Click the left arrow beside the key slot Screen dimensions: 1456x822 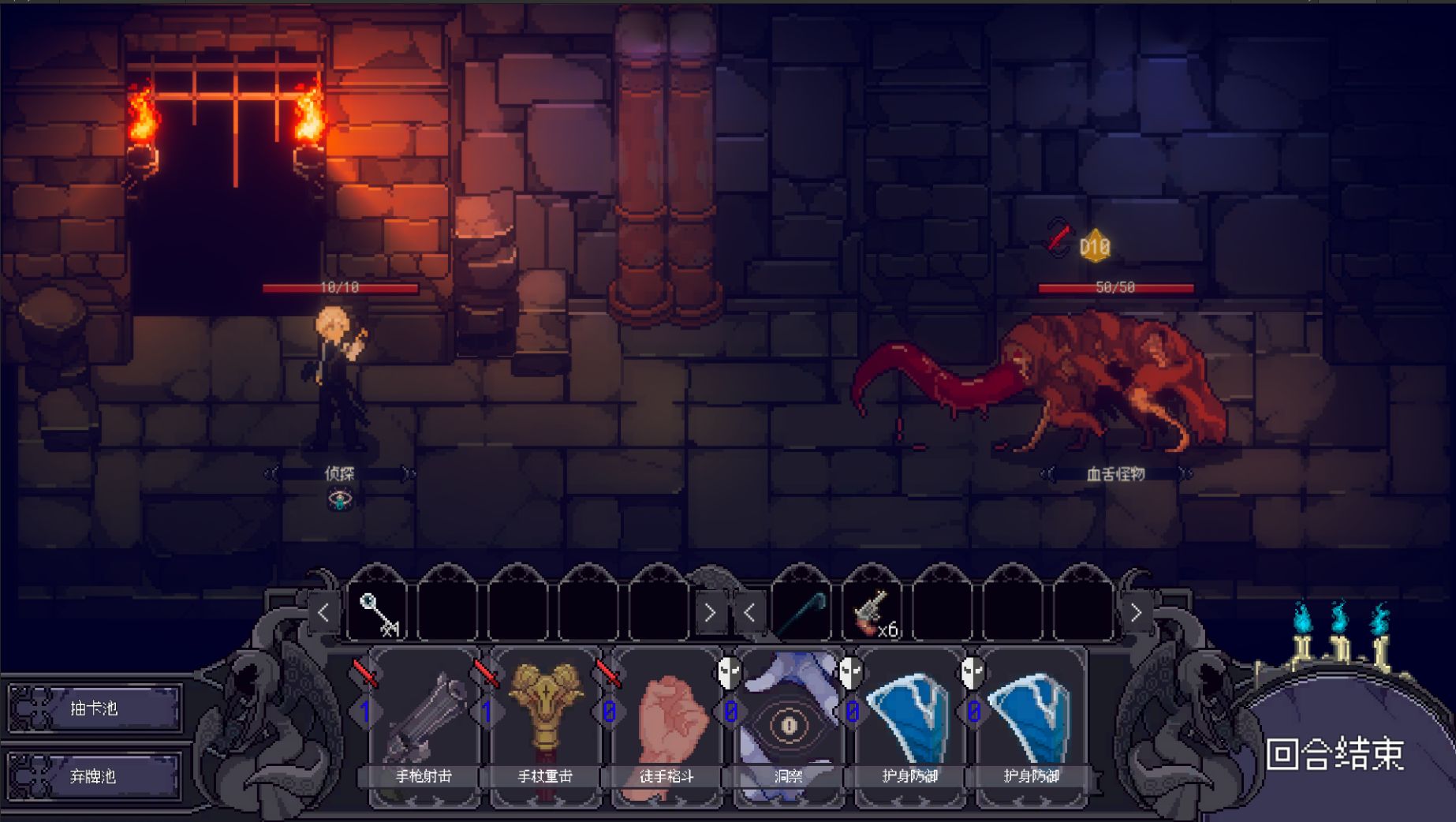[x=324, y=612]
